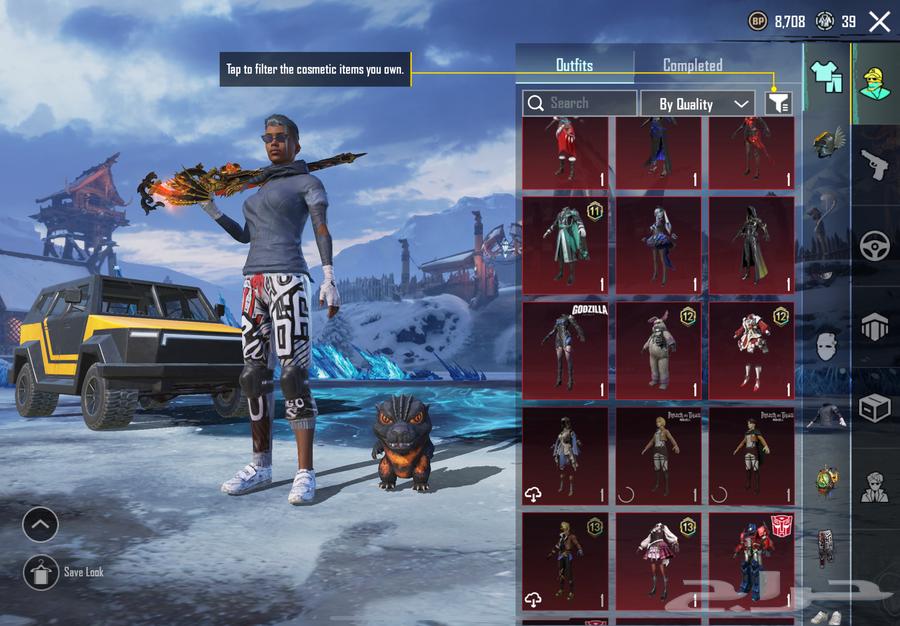The width and height of the screenshot is (900, 626).
Task: Close the inventory screen
Action: click(x=879, y=22)
